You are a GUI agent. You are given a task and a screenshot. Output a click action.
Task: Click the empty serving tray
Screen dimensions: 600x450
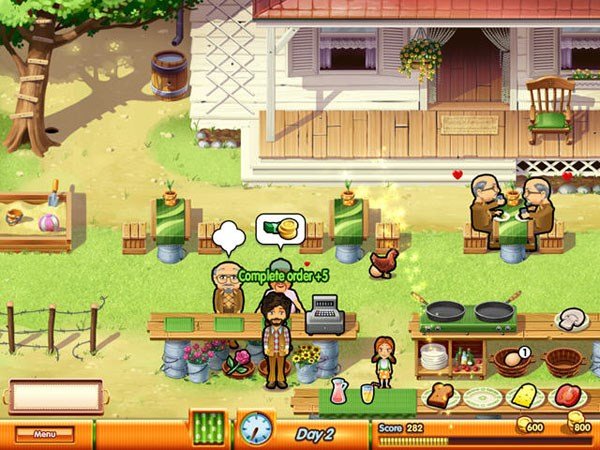[x=57, y=395]
